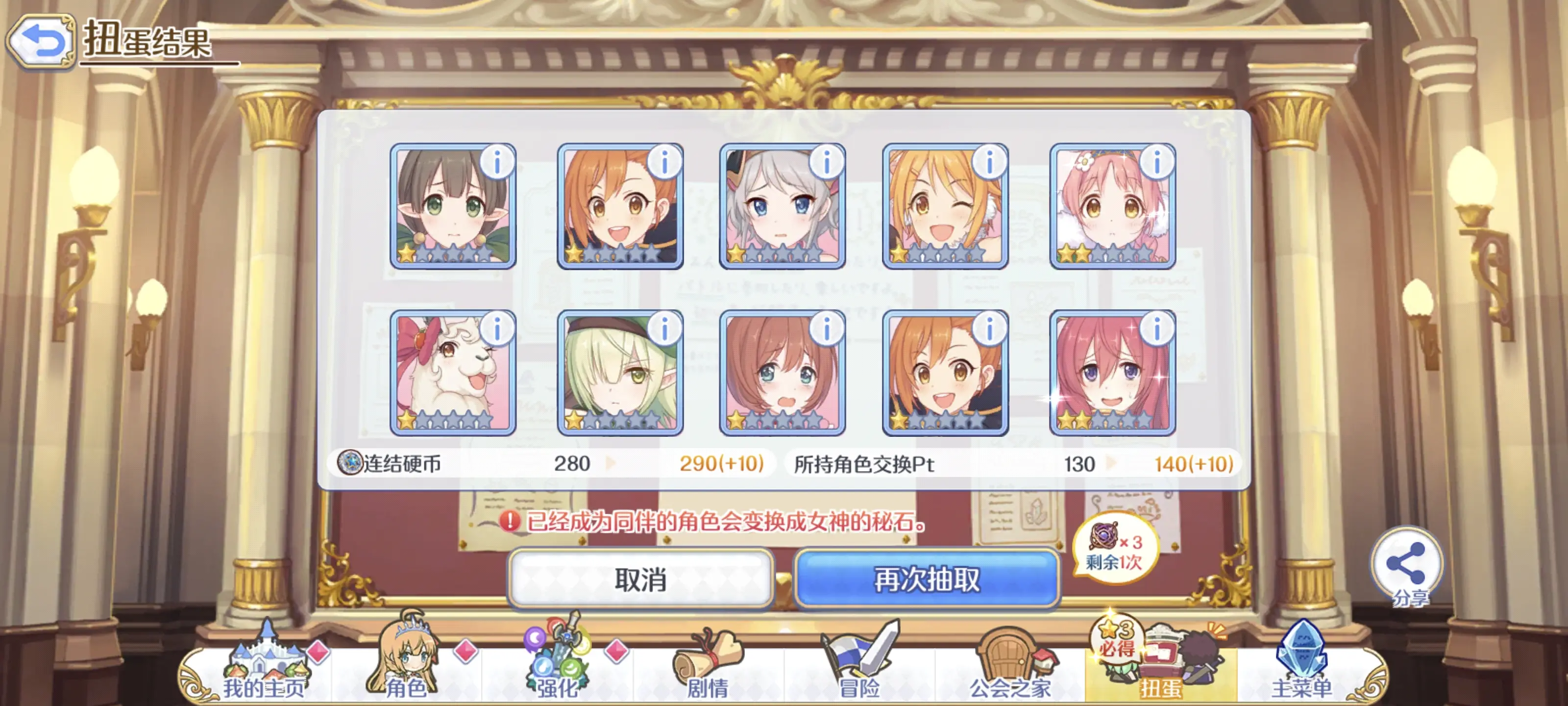Screen dimensions: 1568x706
Task: Select the silver-haired blue-eyed character card
Action: tap(782, 207)
